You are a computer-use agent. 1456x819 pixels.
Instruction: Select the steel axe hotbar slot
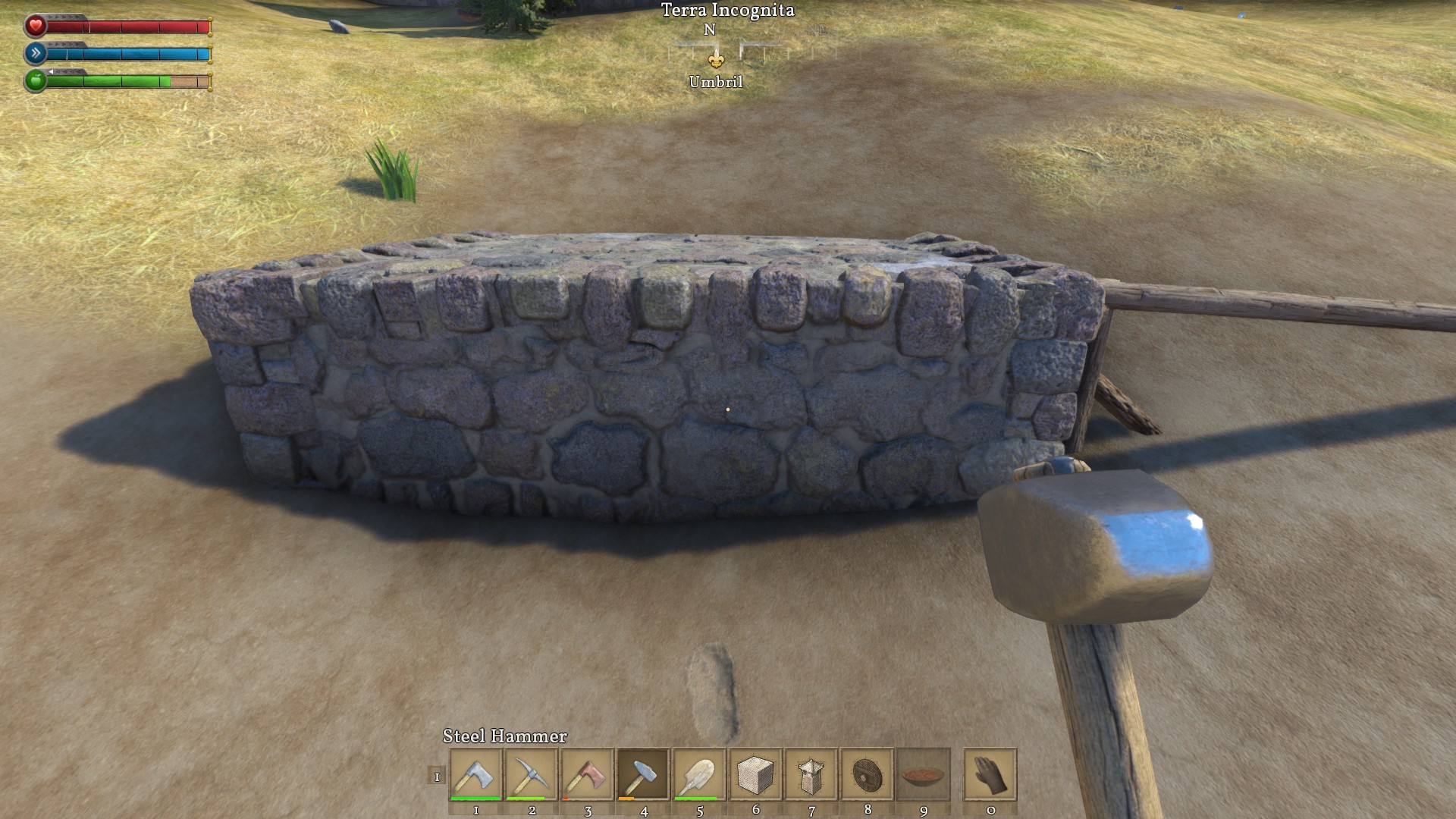(x=475, y=774)
